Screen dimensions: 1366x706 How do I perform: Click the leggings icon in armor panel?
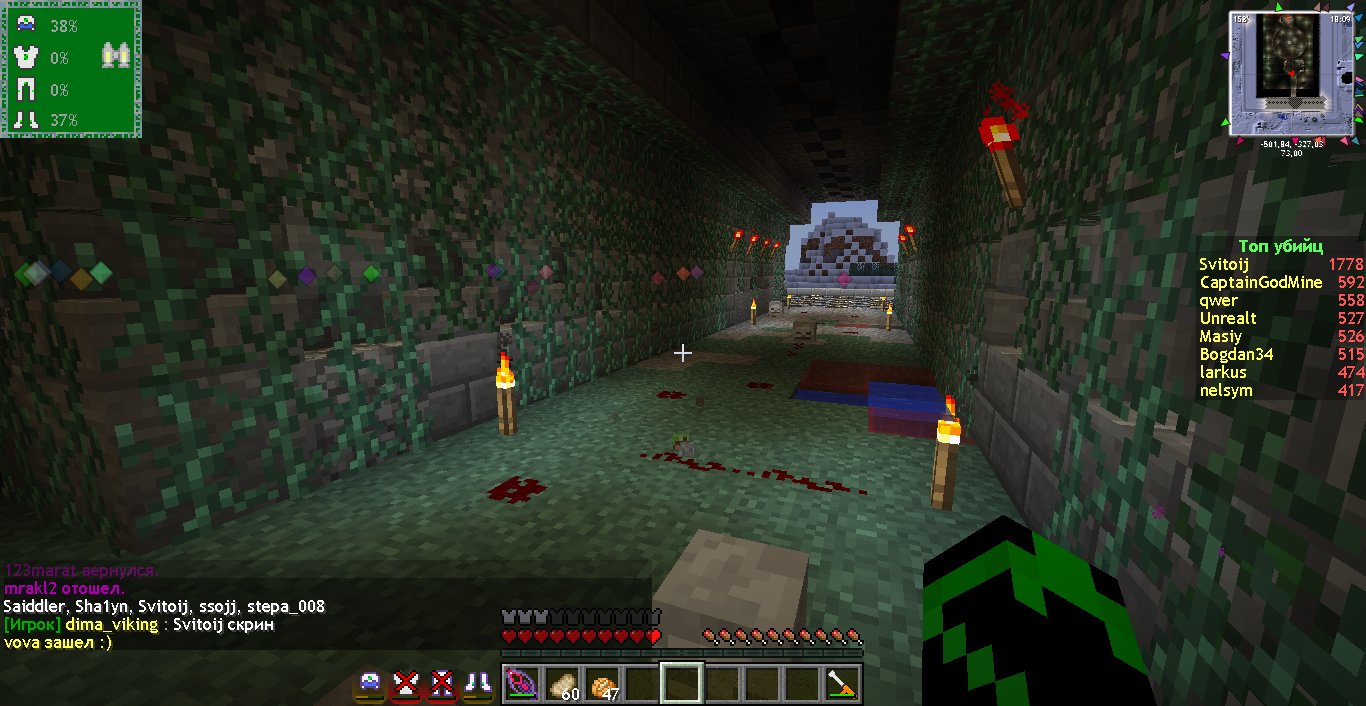pyautogui.click(x=26, y=90)
